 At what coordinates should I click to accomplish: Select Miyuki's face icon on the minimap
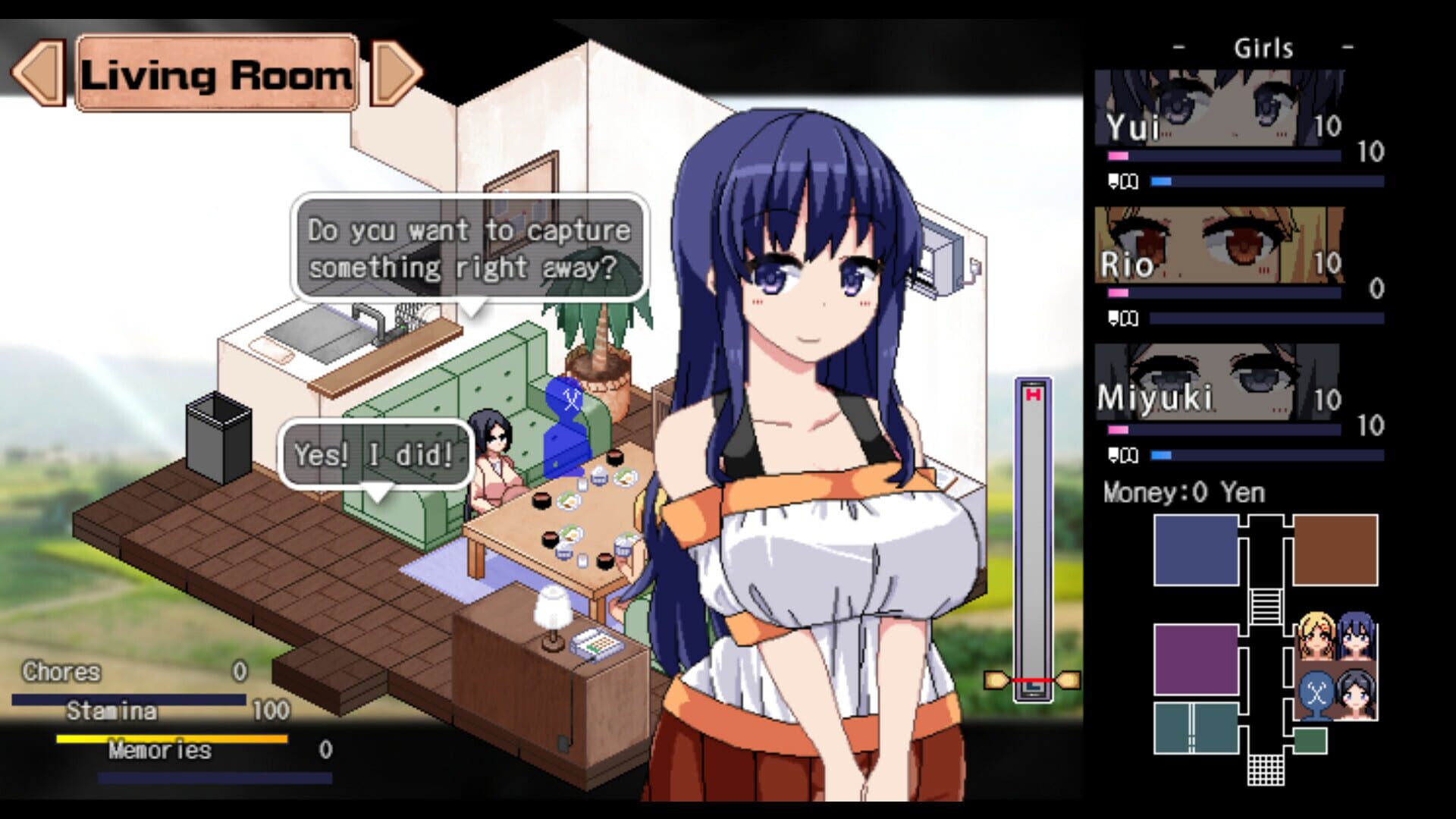(x=1356, y=694)
